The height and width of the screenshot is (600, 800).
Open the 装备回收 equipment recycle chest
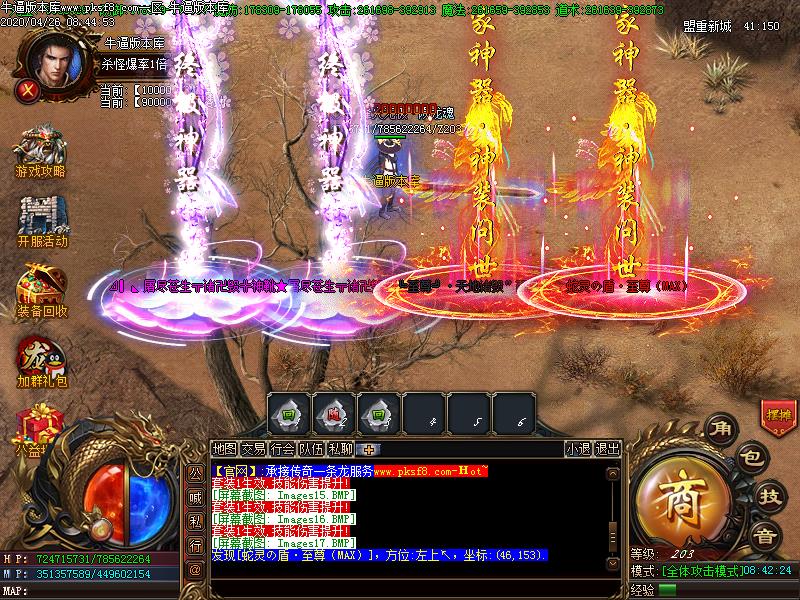pos(42,290)
